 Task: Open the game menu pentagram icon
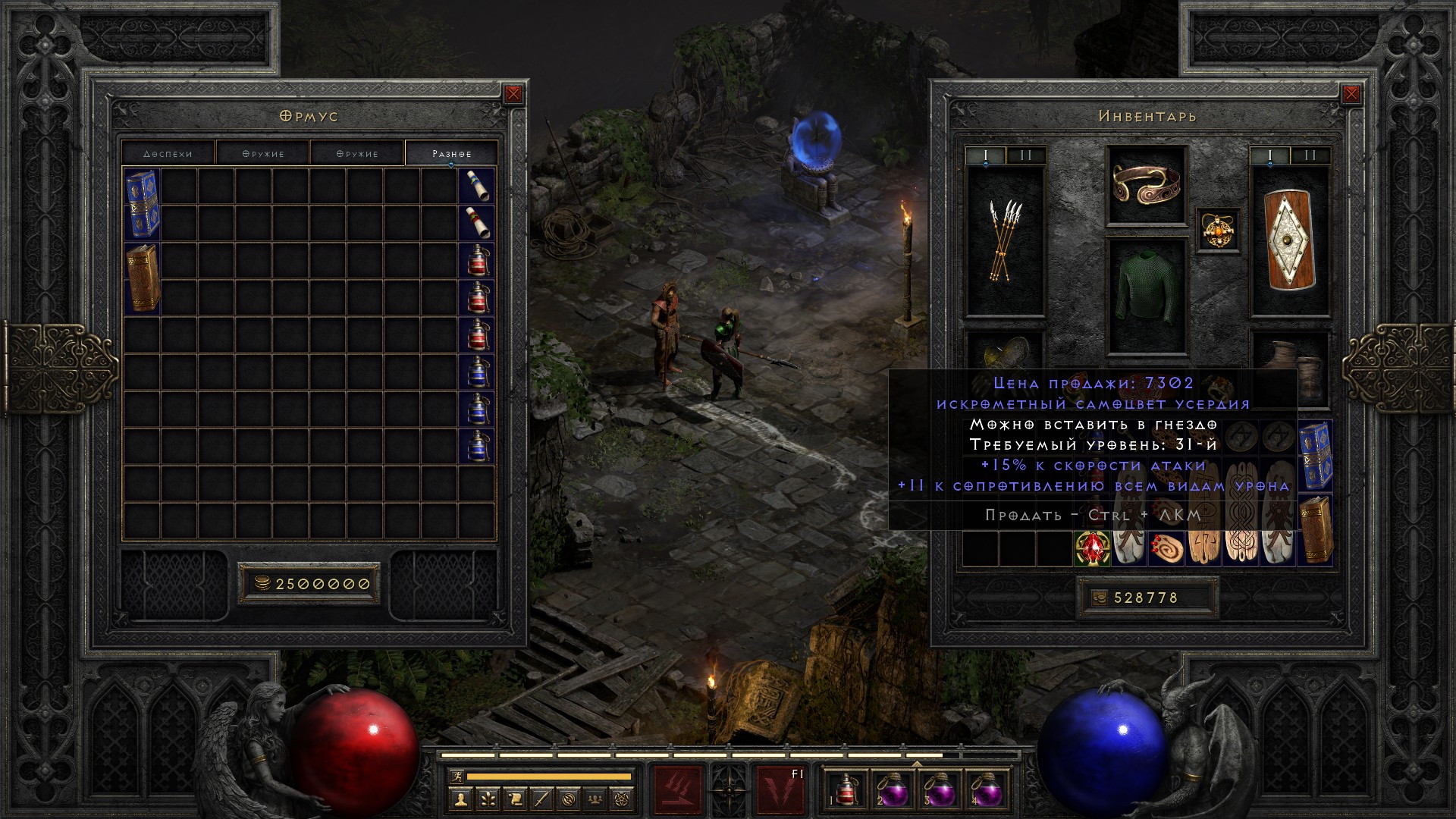pos(624,799)
